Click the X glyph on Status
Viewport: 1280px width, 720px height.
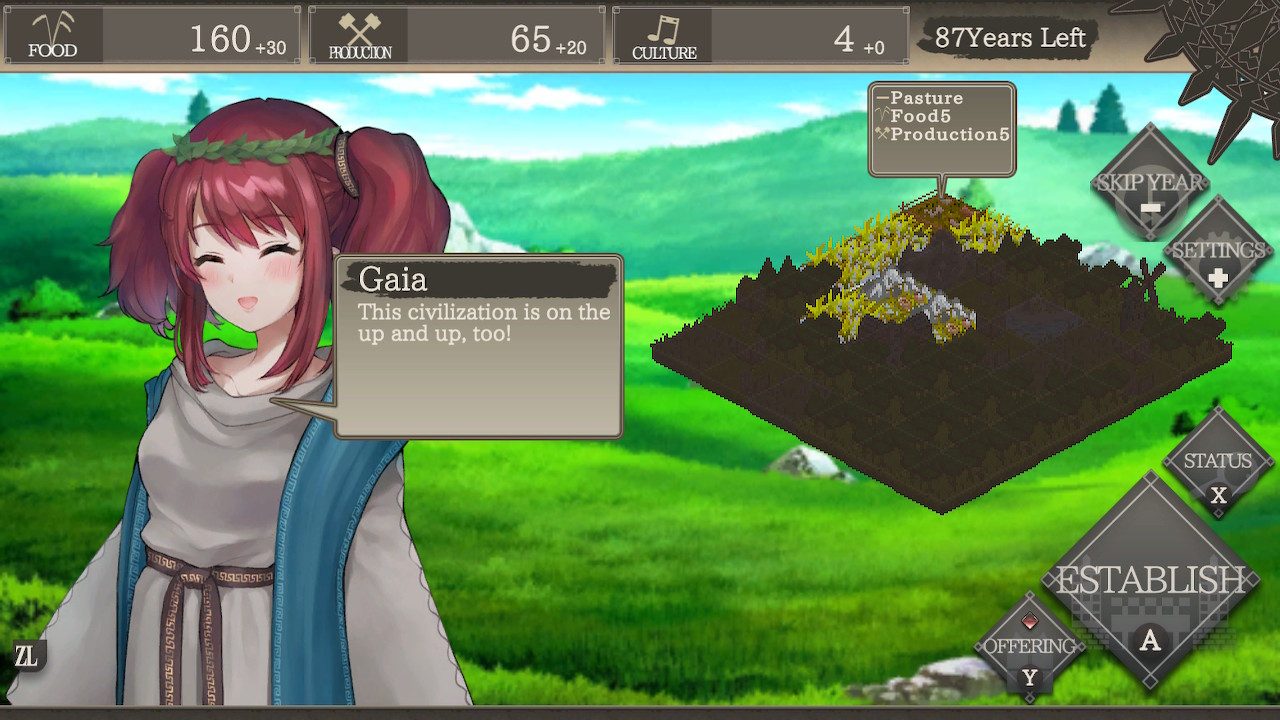[1219, 492]
